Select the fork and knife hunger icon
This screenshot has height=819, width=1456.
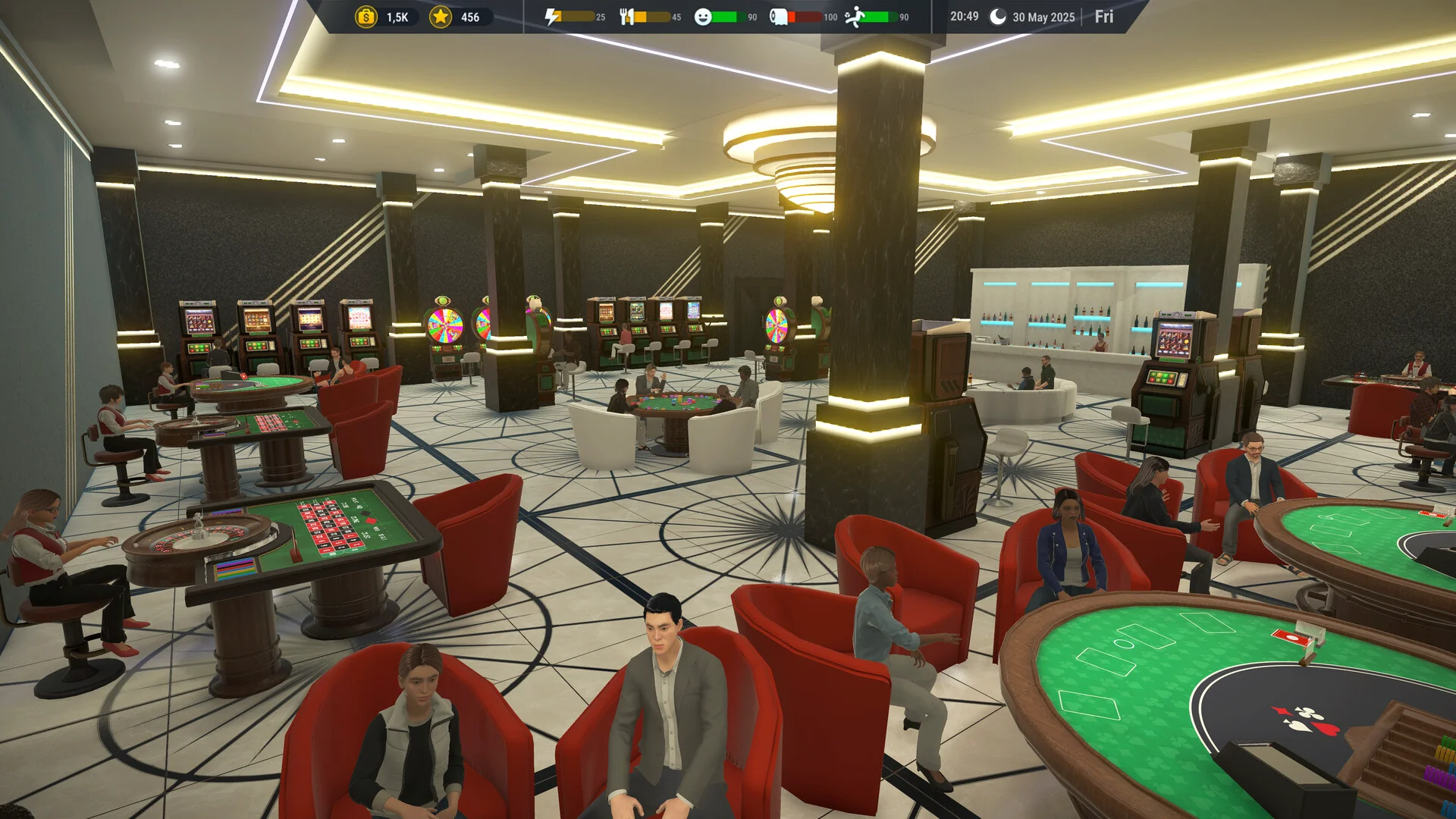(626, 17)
